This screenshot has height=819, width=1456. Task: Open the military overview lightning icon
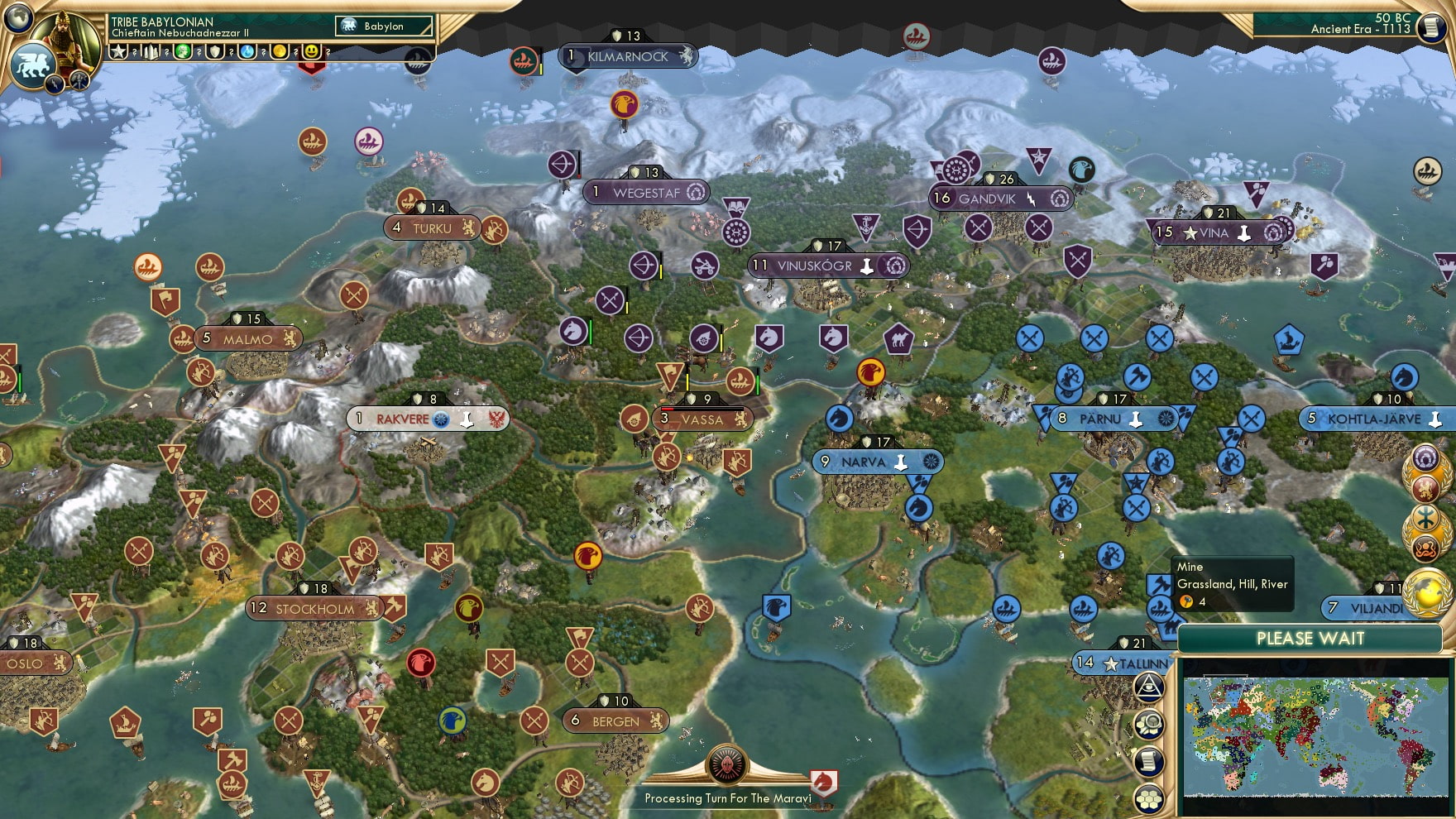pos(54,84)
